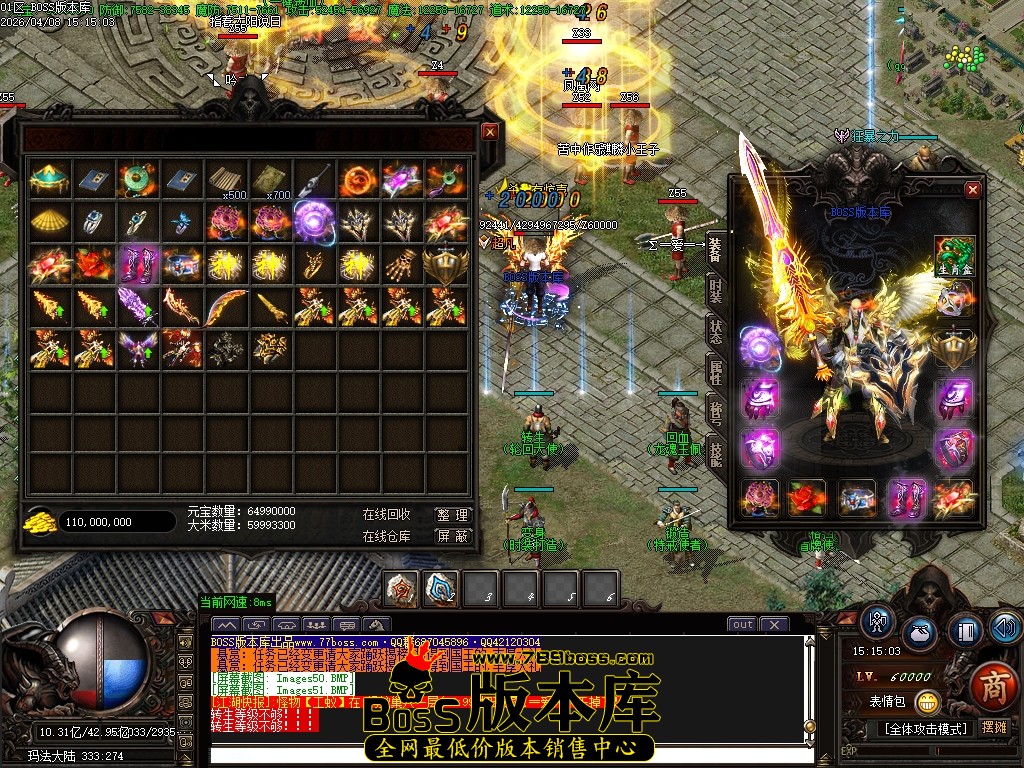Switch to the 时装 fashion tab
Screen dimensions: 1024x768
716,291
